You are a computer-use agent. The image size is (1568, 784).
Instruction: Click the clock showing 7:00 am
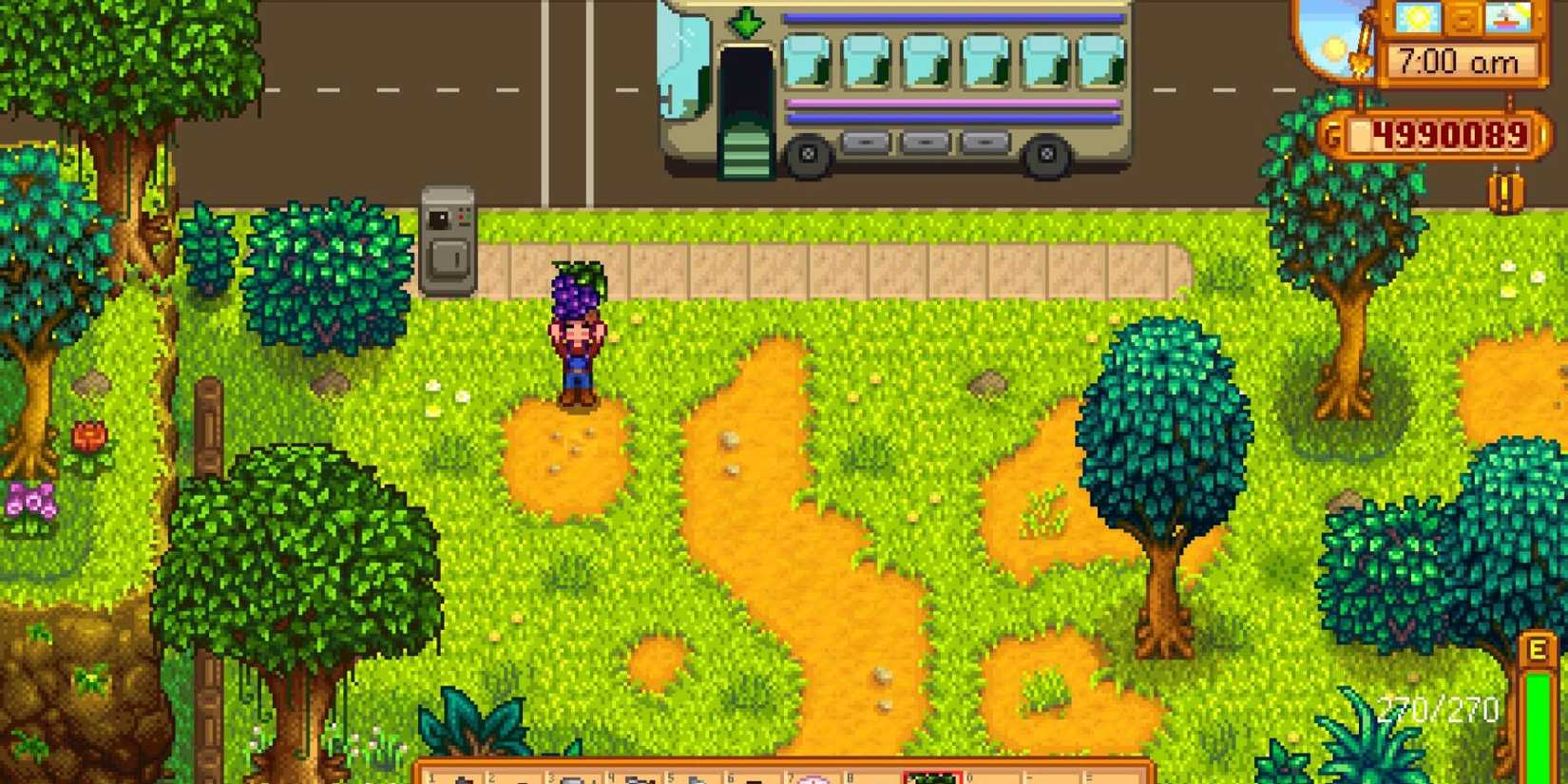[1459, 60]
